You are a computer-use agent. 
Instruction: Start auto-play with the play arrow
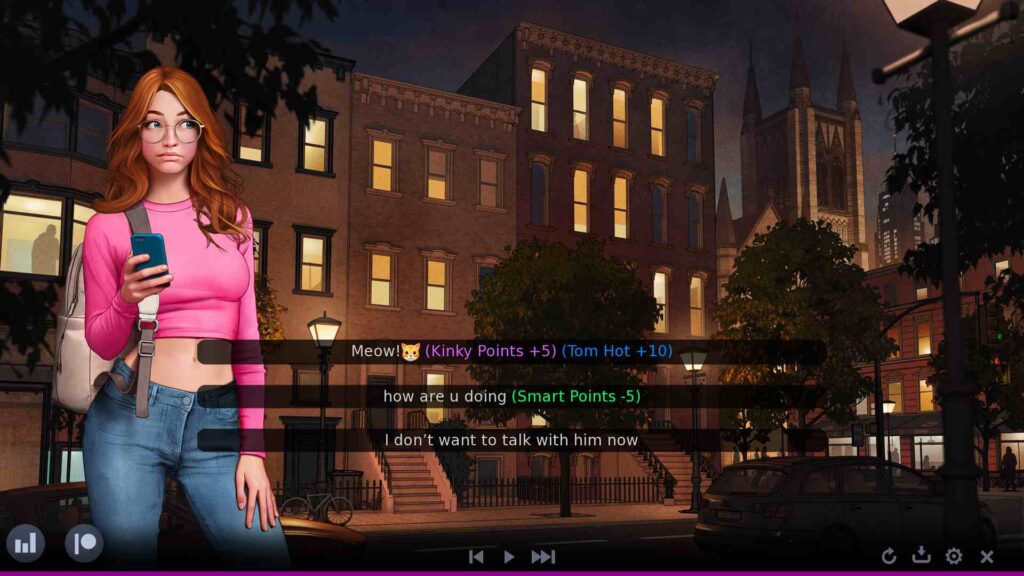tap(509, 557)
